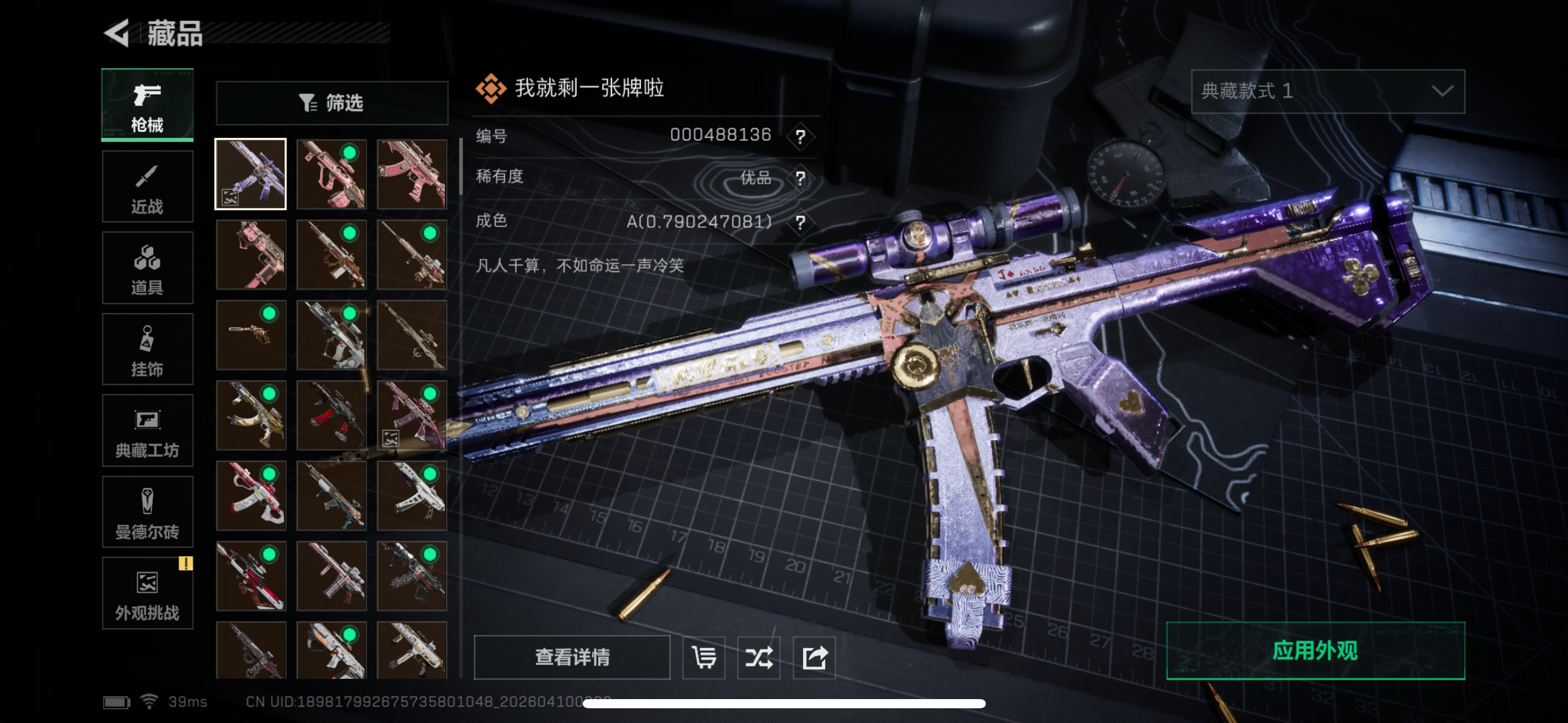Switch to the 枪械 firearms tab
This screenshot has width=1568, height=723.
coord(147,105)
